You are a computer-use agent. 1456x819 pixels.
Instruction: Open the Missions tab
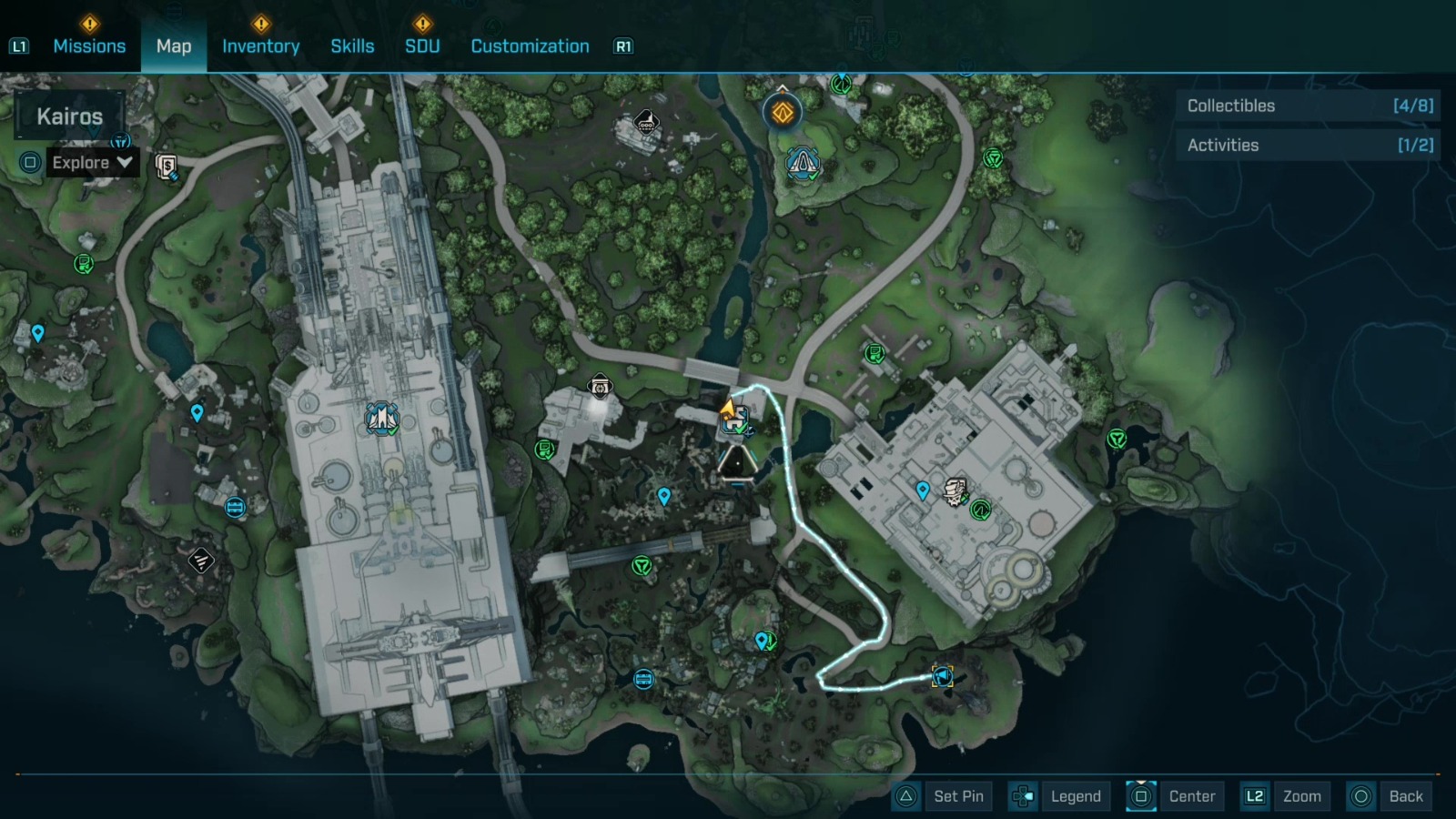(89, 45)
